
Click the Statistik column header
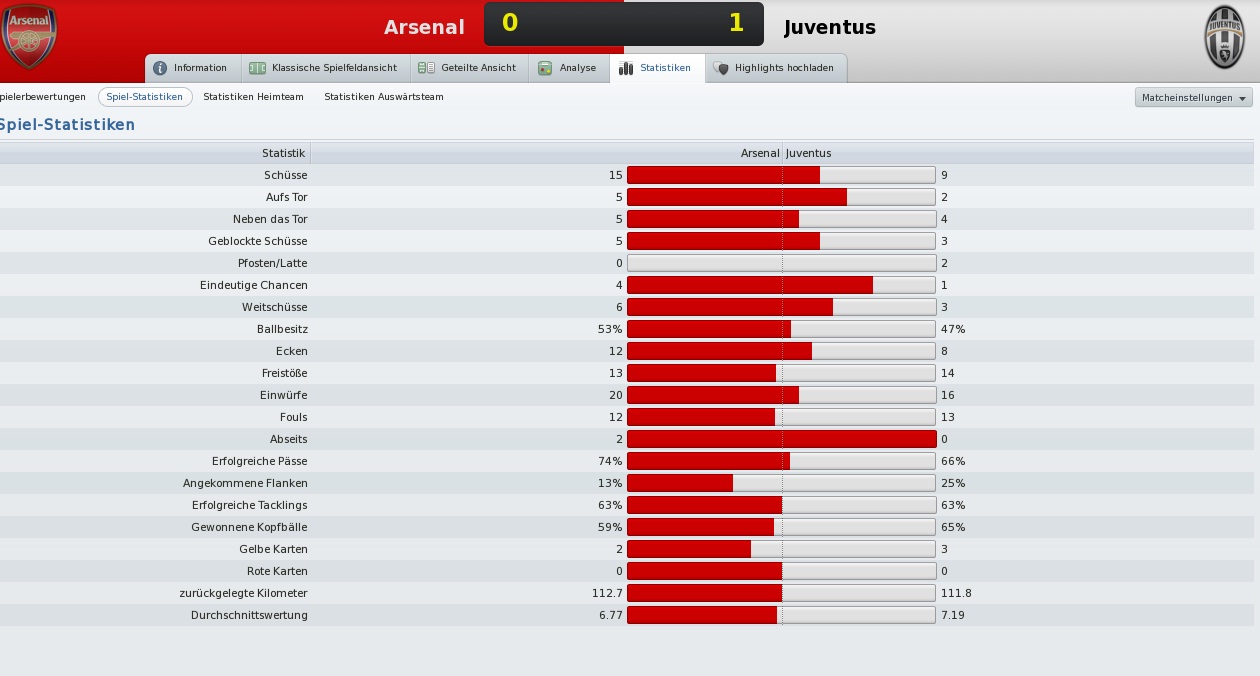click(283, 153)
